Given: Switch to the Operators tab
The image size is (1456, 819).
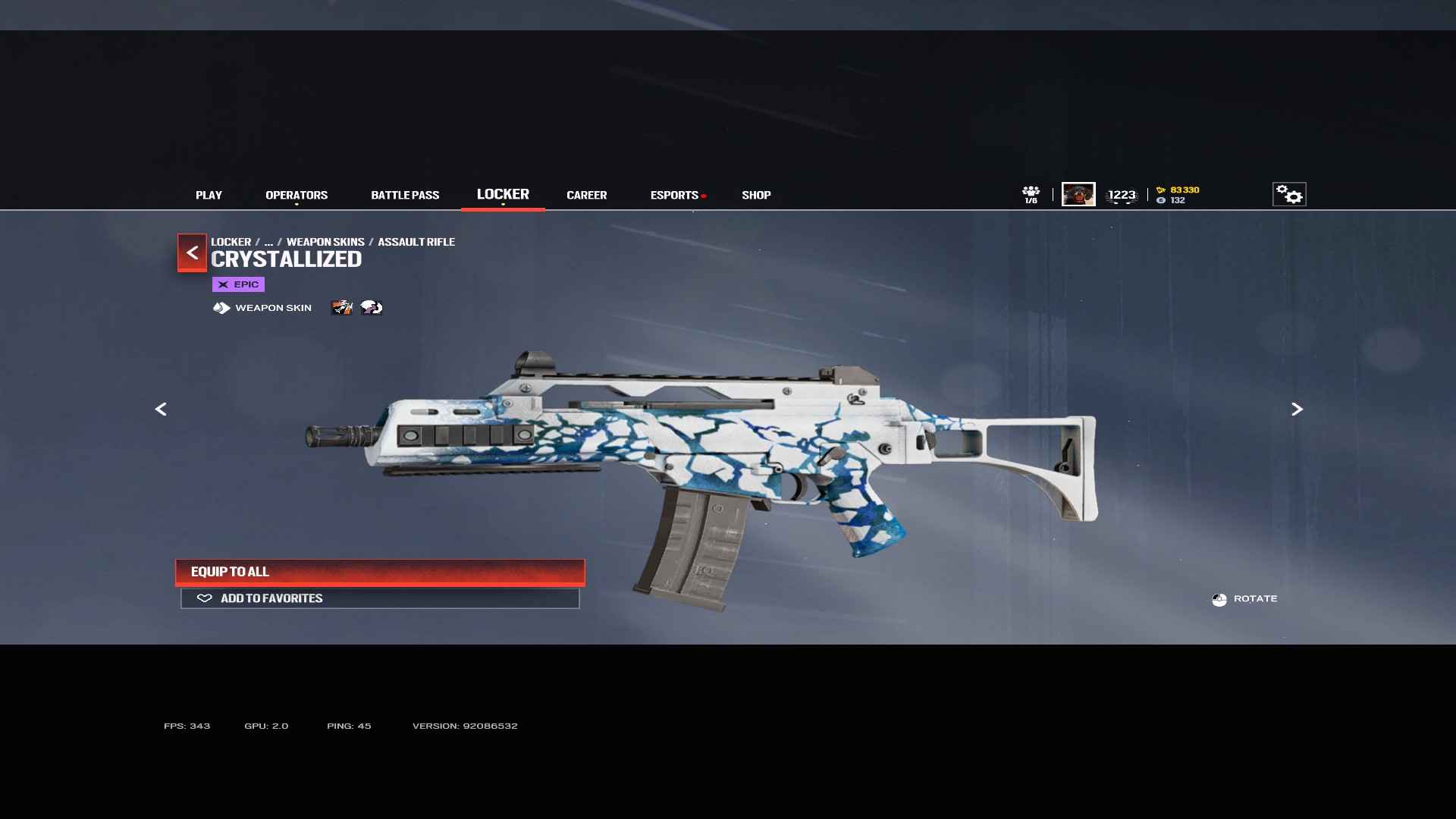Looking at the screenshot, I should [x=297, y=195].
